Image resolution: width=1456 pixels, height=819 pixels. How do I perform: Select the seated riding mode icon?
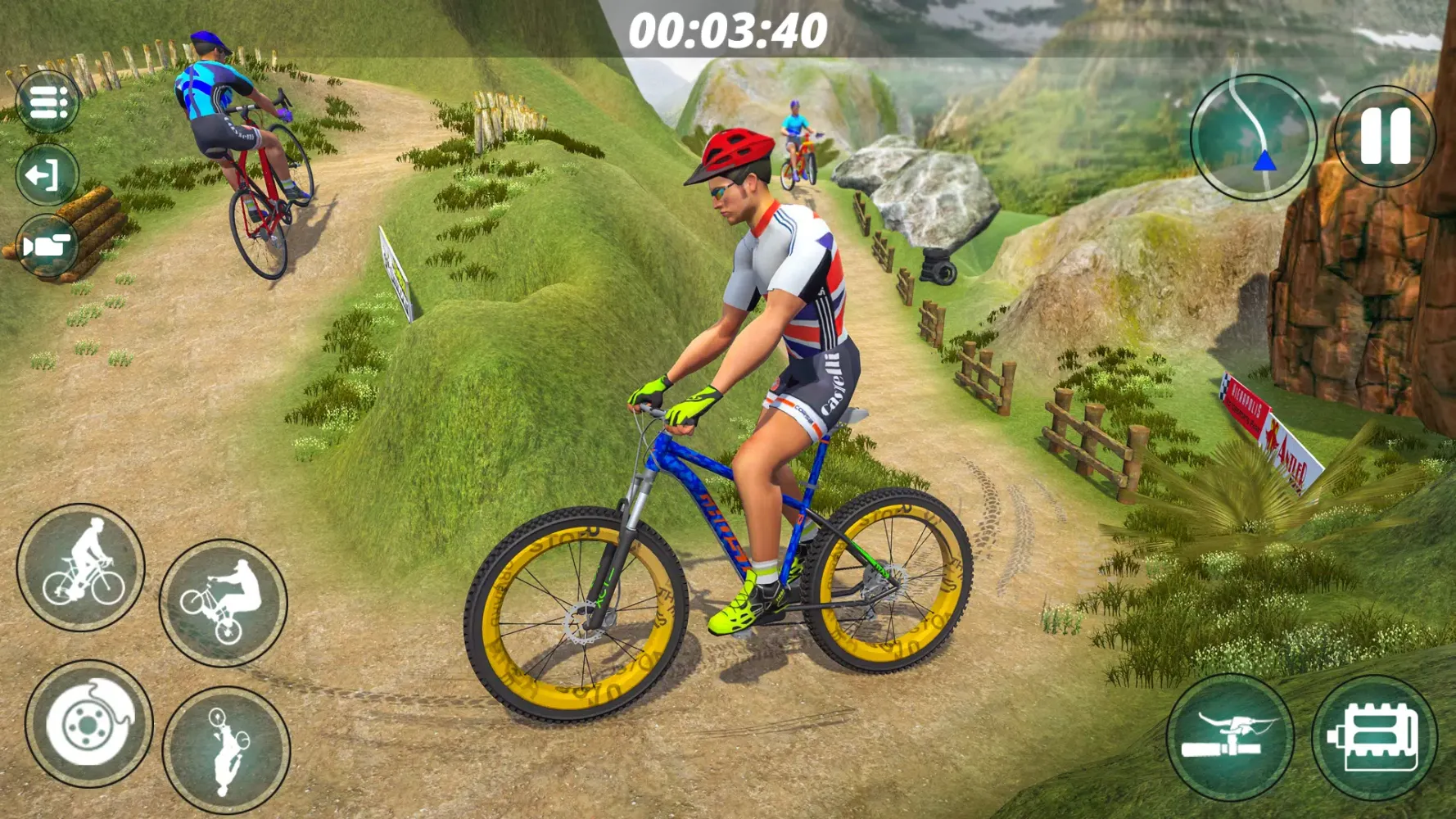(x=86, y=569)
